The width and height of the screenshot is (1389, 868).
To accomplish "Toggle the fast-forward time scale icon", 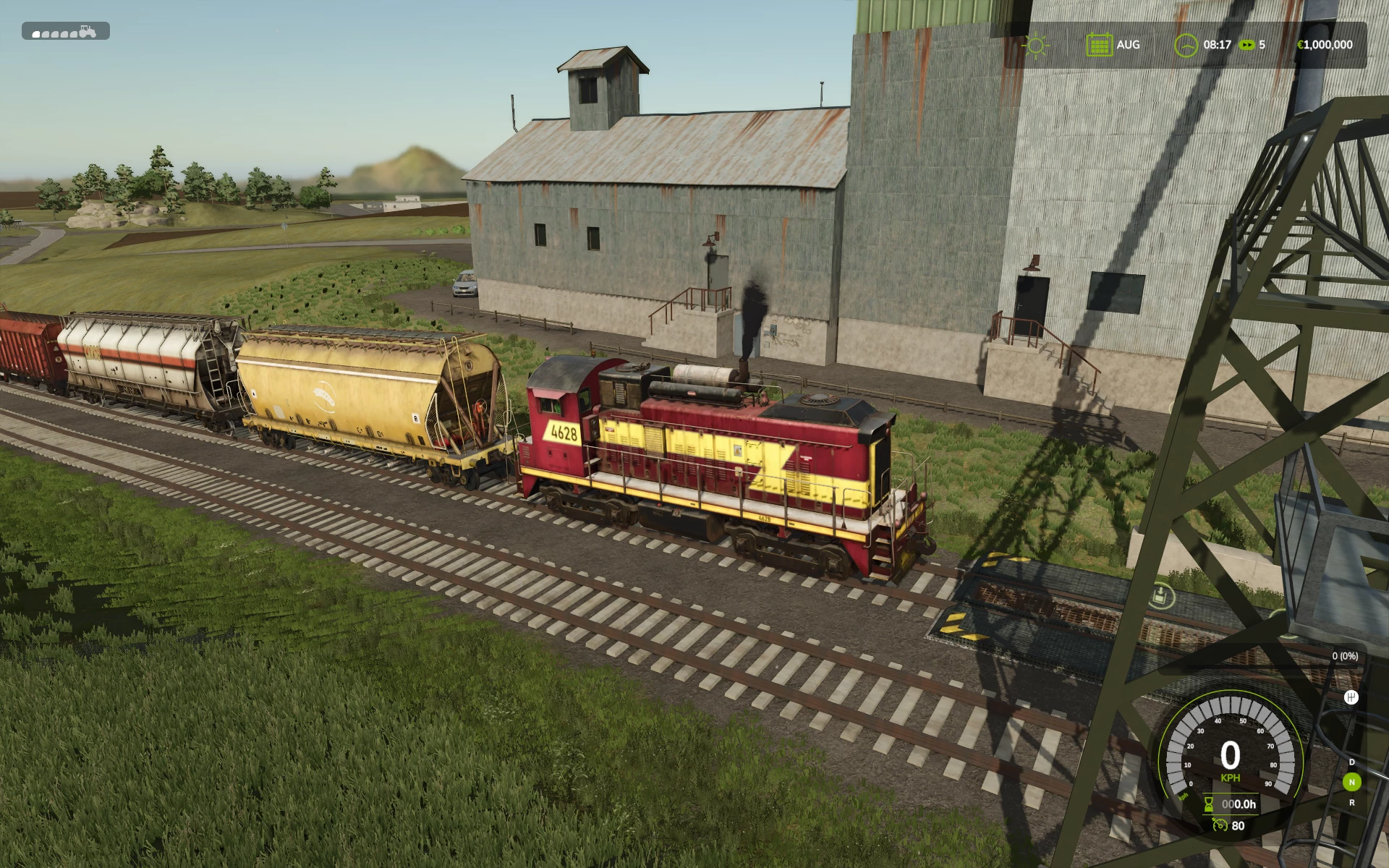I will pyautogui.click(x=1246, y=45).
